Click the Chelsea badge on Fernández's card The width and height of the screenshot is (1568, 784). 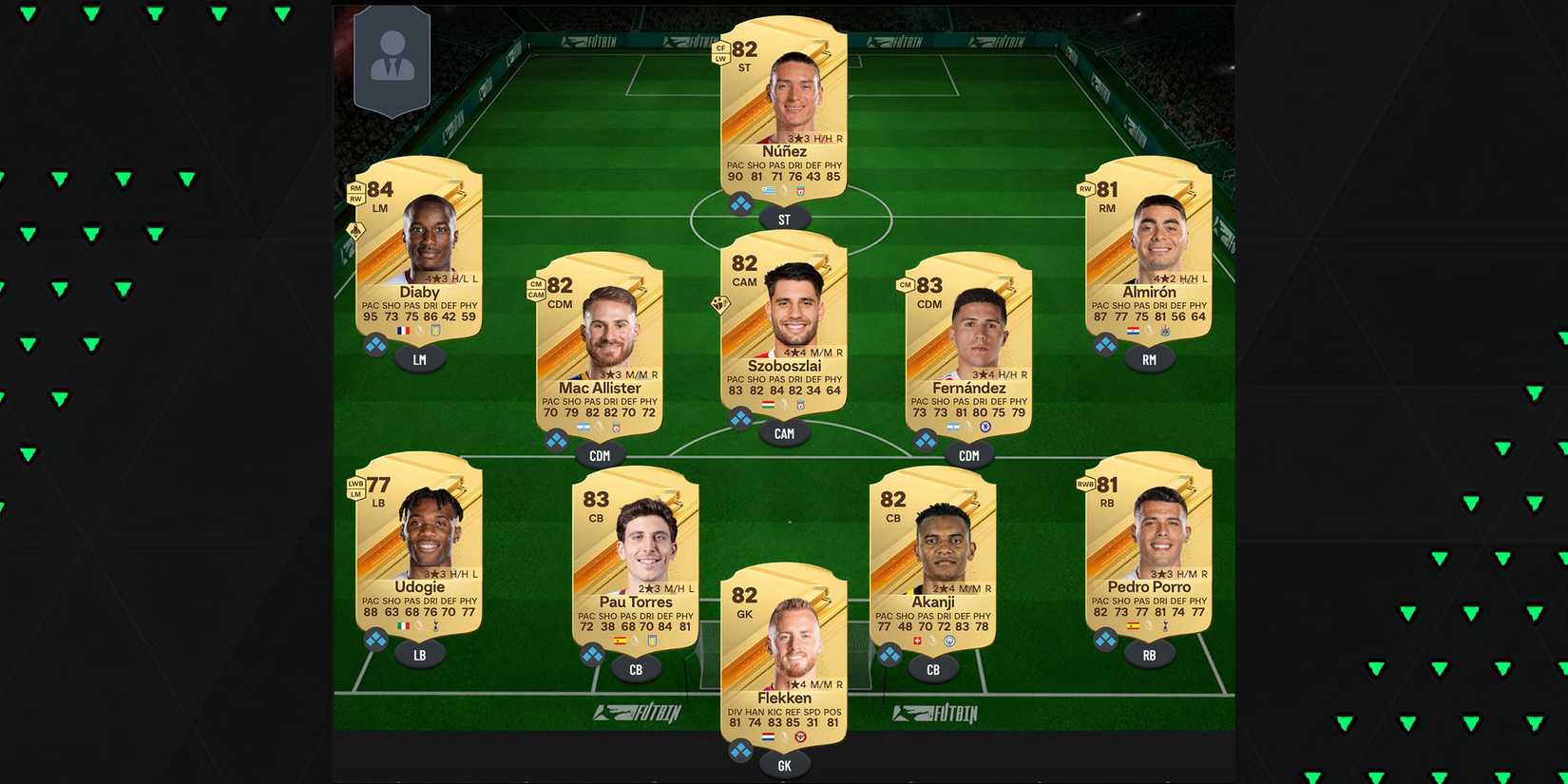[986, 428]
